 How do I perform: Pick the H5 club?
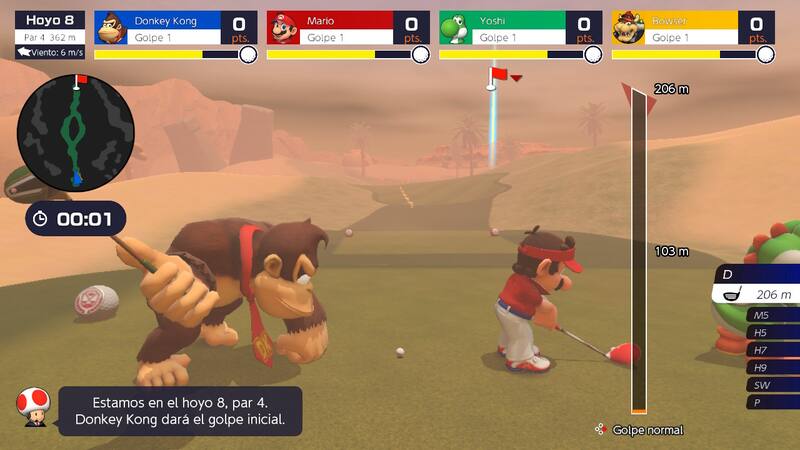pyautogui.click(x=770, y=333)
